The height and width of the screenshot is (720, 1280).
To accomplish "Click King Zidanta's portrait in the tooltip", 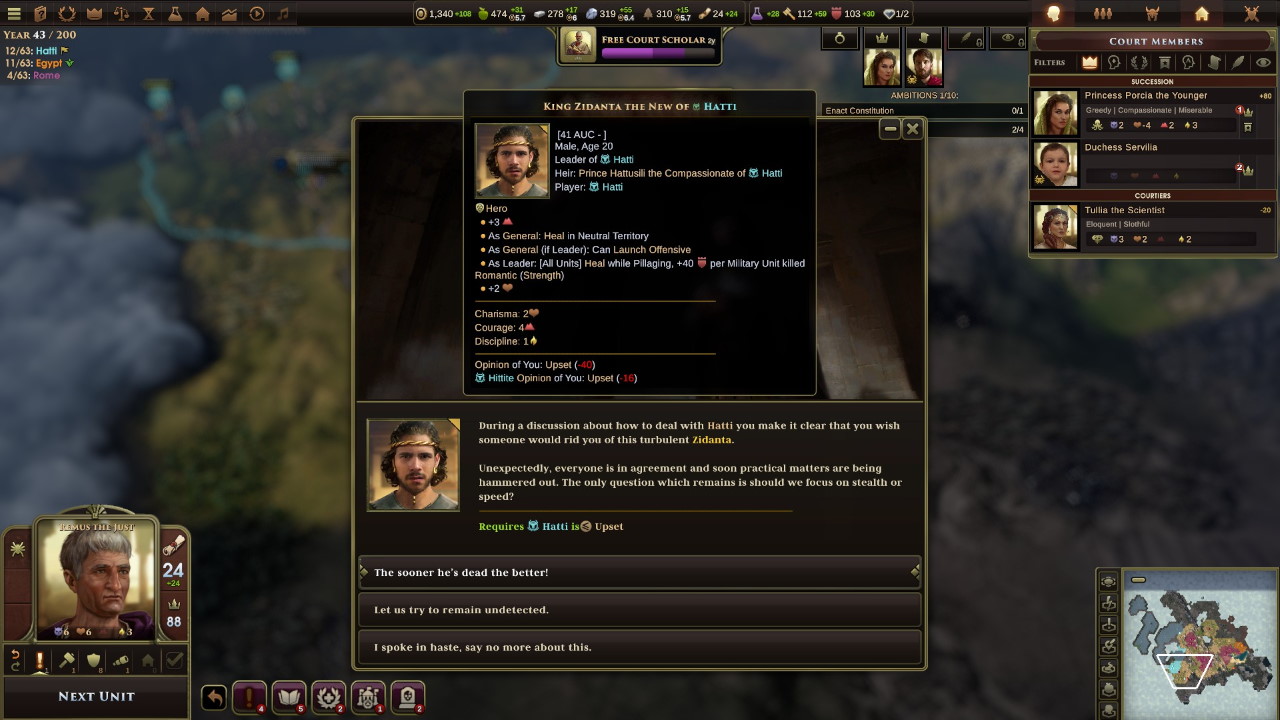I will pos(512,160).
